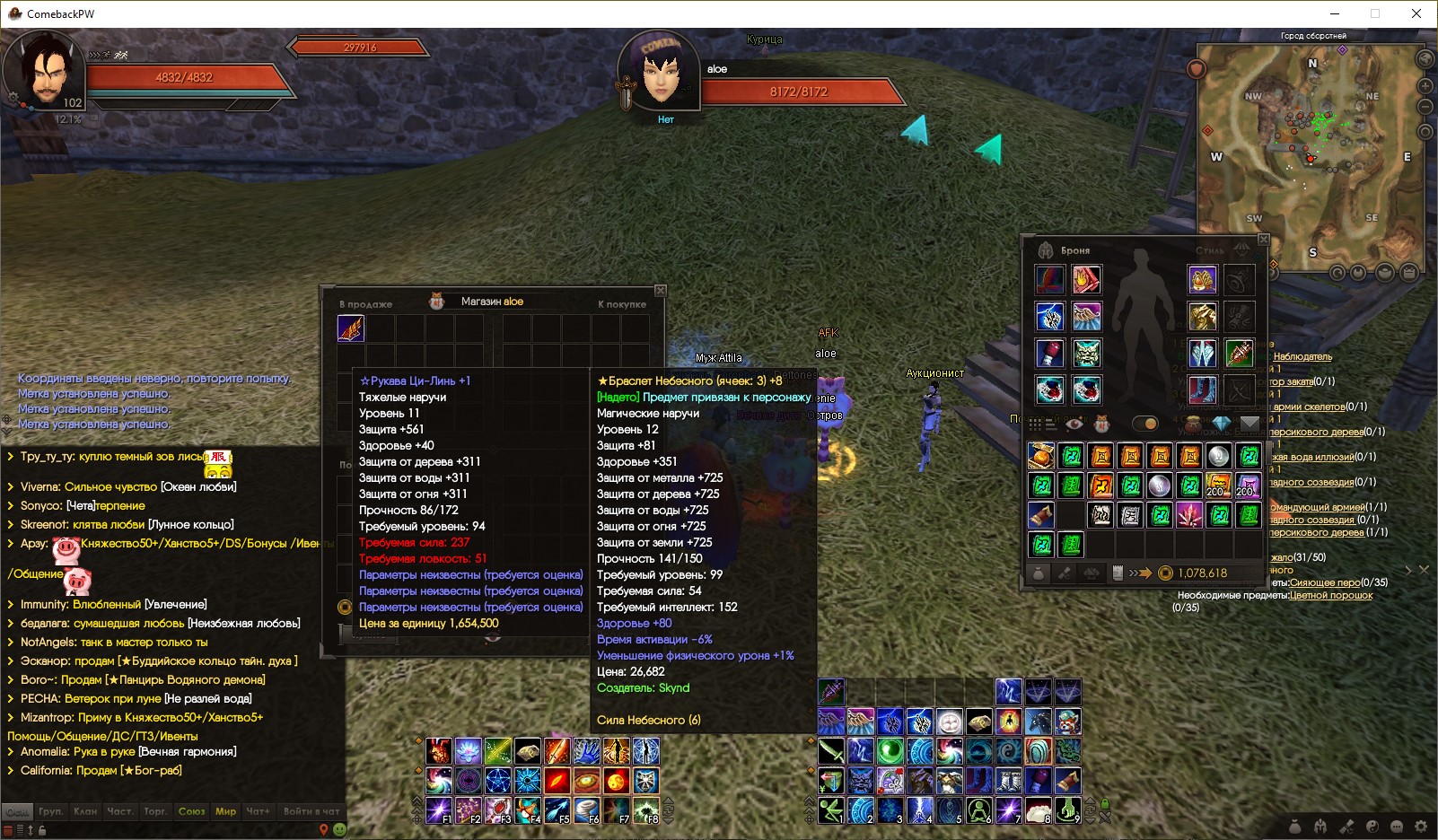The height and width of the screenshot is (840, 1438).
Task: Close the Броня inventory window
Action: [x=1264, y=240]
